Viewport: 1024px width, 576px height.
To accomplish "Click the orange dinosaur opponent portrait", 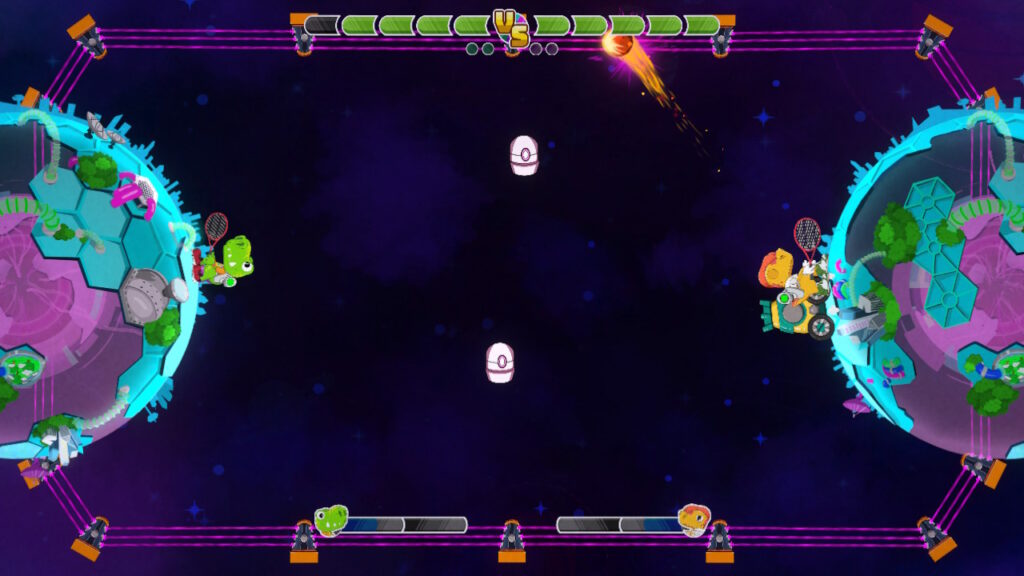I will (693, 520).
